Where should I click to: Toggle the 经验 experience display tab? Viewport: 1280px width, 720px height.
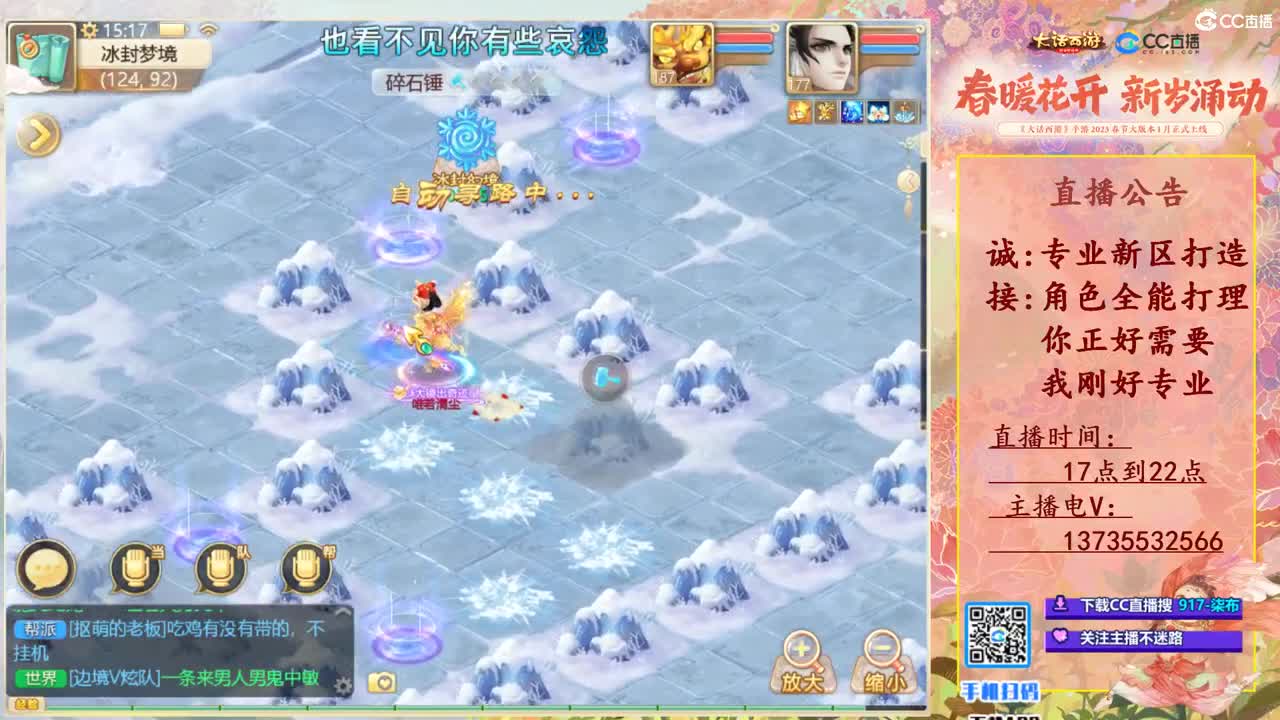(26, 705)
